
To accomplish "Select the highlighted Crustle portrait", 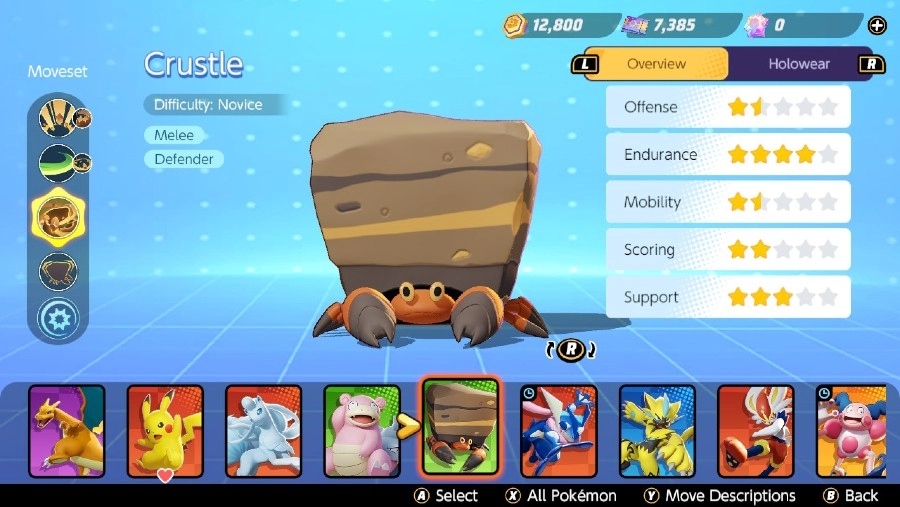I will pyautogui.click(x=460, y=427).
